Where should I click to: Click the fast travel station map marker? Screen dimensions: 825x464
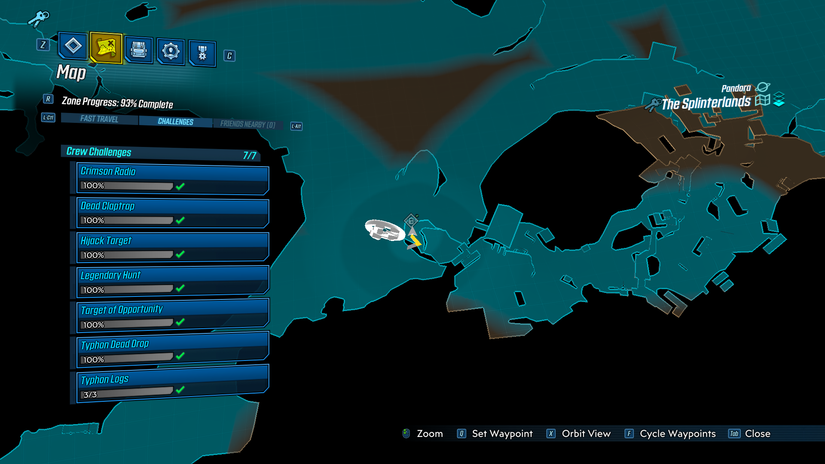click(411, 221)
